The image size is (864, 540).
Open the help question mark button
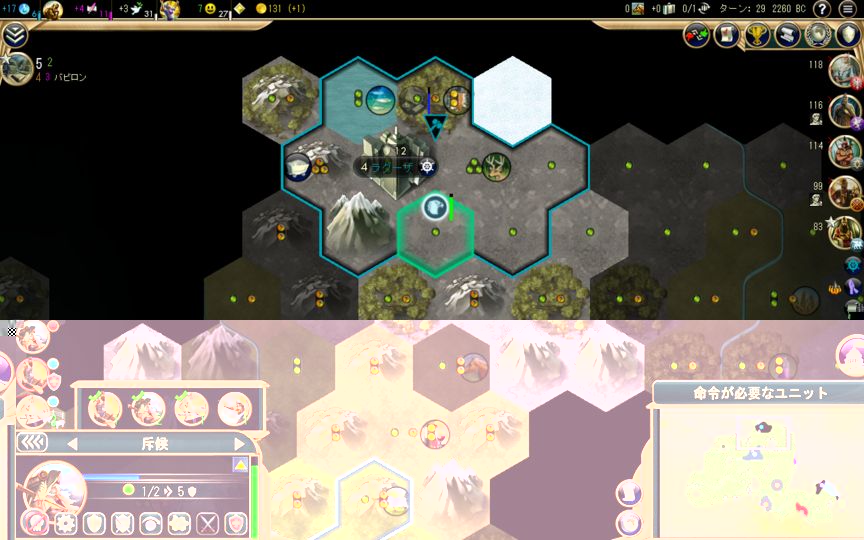tap(822, 9)
